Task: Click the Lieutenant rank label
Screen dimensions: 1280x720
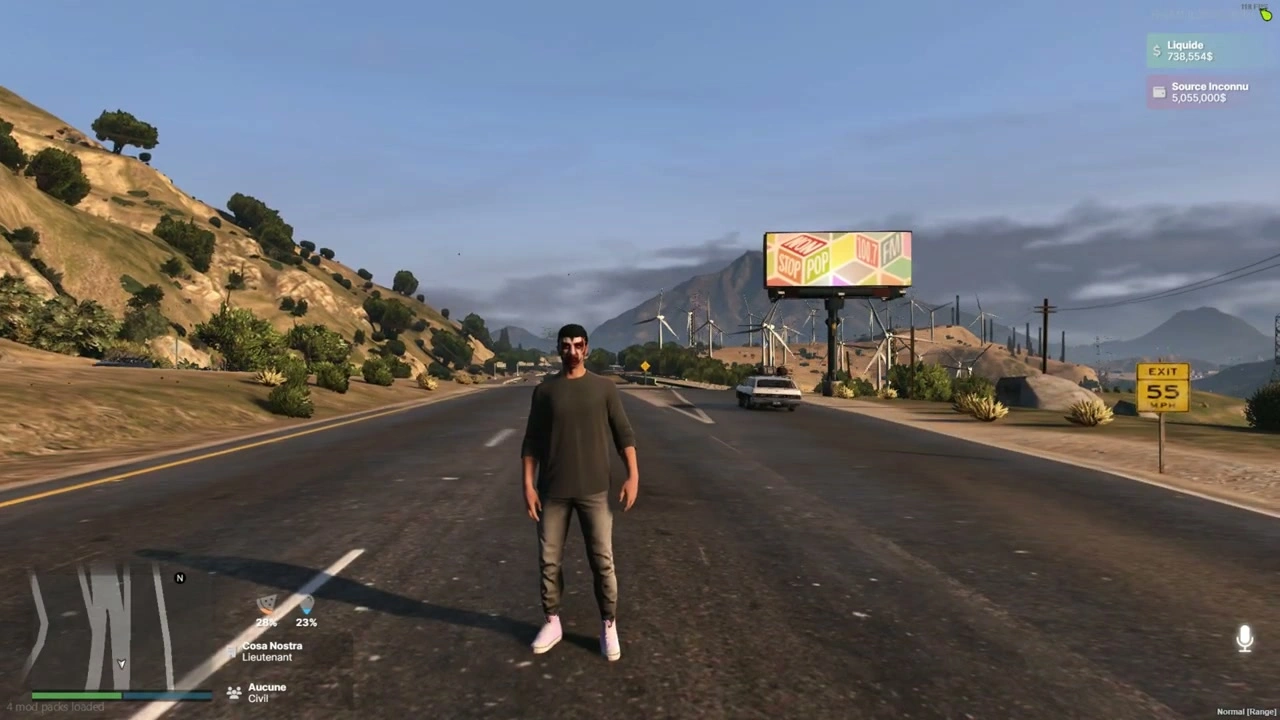Action: 267,657
